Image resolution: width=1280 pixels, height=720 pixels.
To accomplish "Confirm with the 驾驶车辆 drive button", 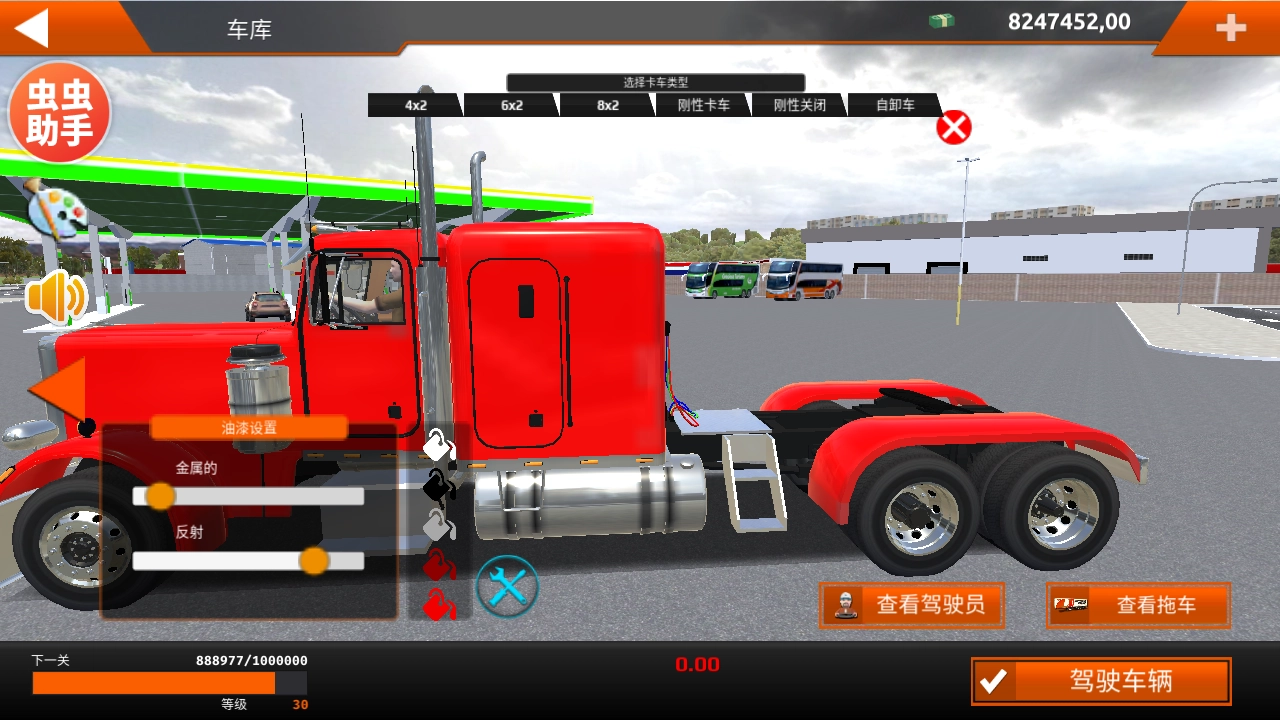I will [1101, 682].
